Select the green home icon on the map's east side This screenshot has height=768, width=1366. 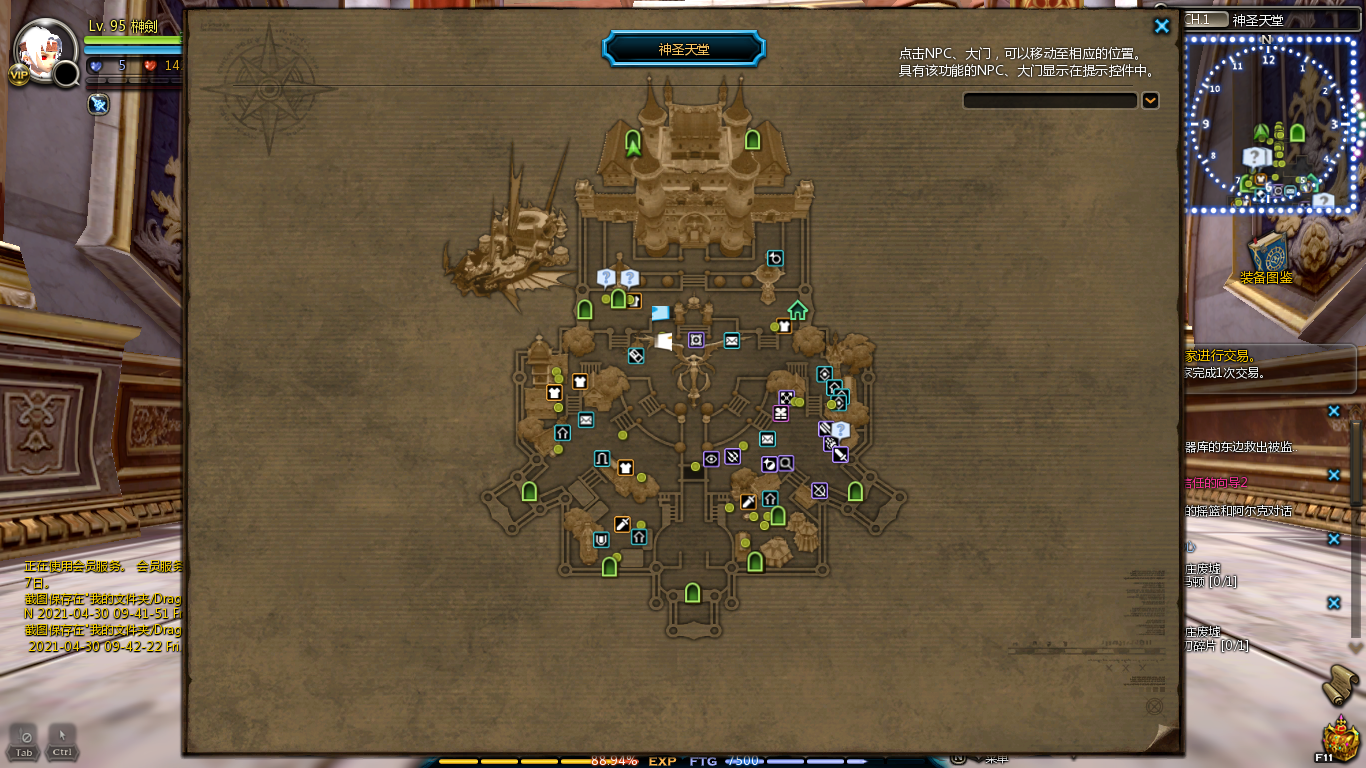coord(797,310)
